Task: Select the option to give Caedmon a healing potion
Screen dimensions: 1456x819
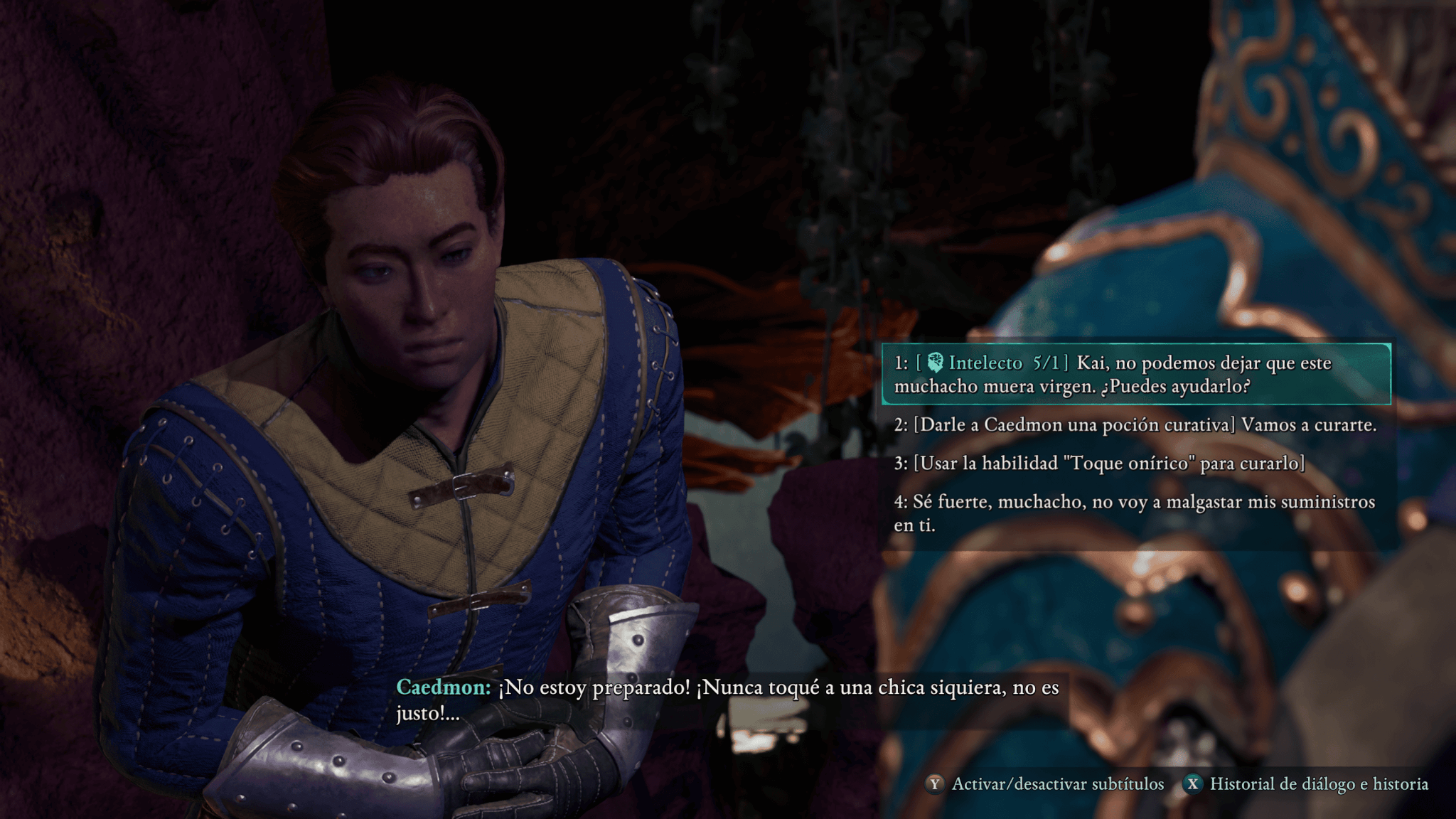Action: click(1135, 425)
